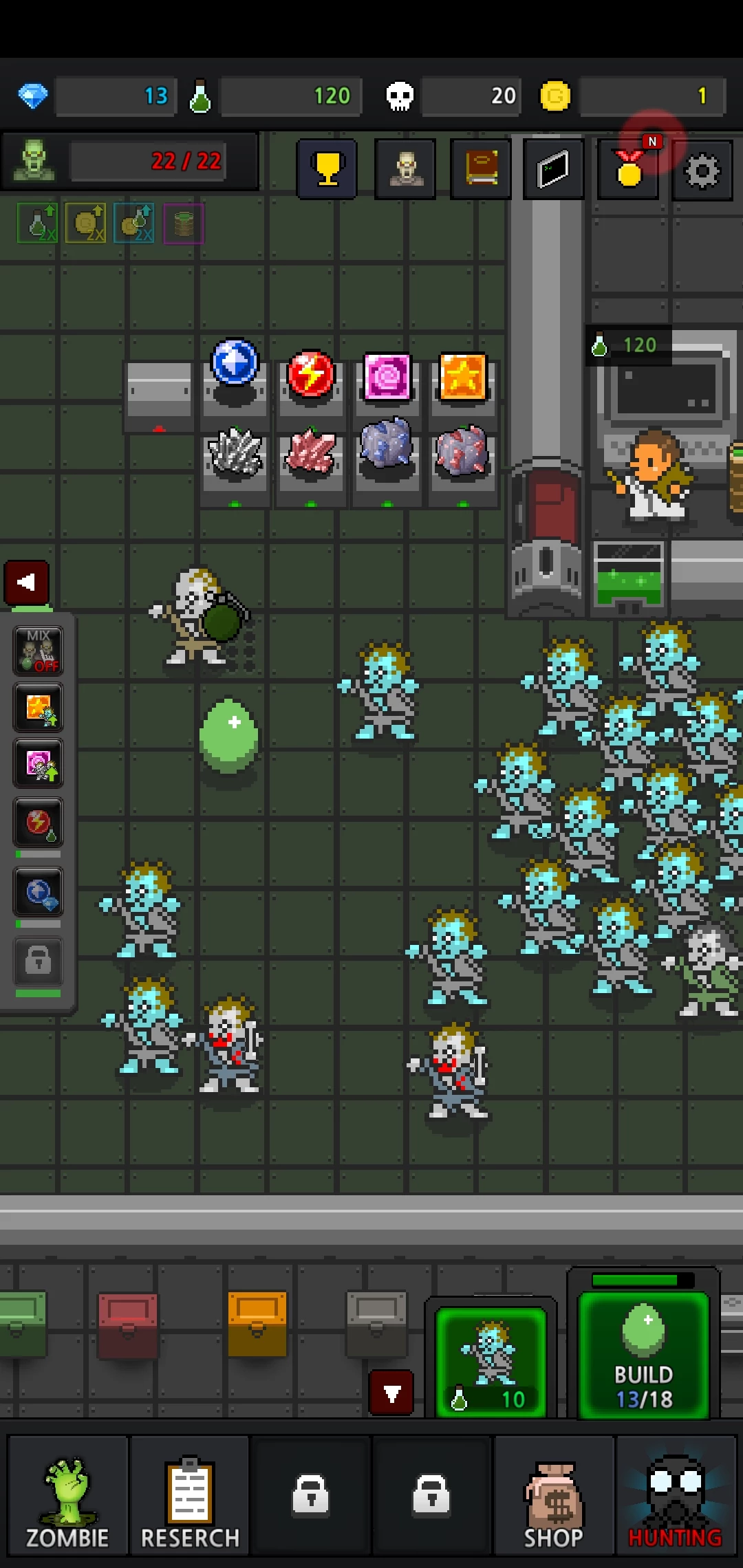The height and width of the screenshot is (1568, 743).
Task: Open the red book journal
Action: pos(480,169)
